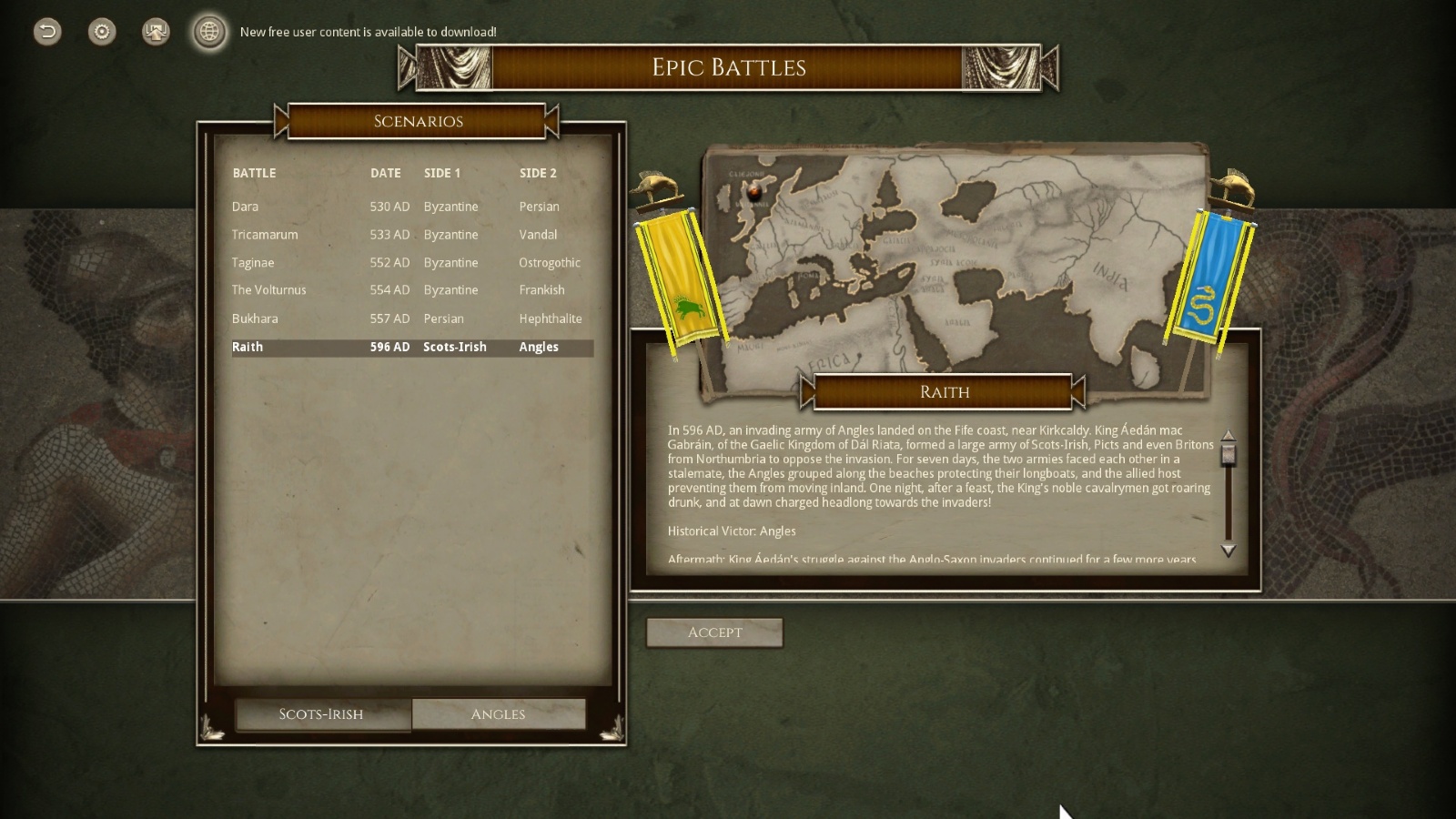Image resolution: width=1456 pixels, height=819 pixels.
Task: Open the globe user content icon
Action: [x=209, y=32]
